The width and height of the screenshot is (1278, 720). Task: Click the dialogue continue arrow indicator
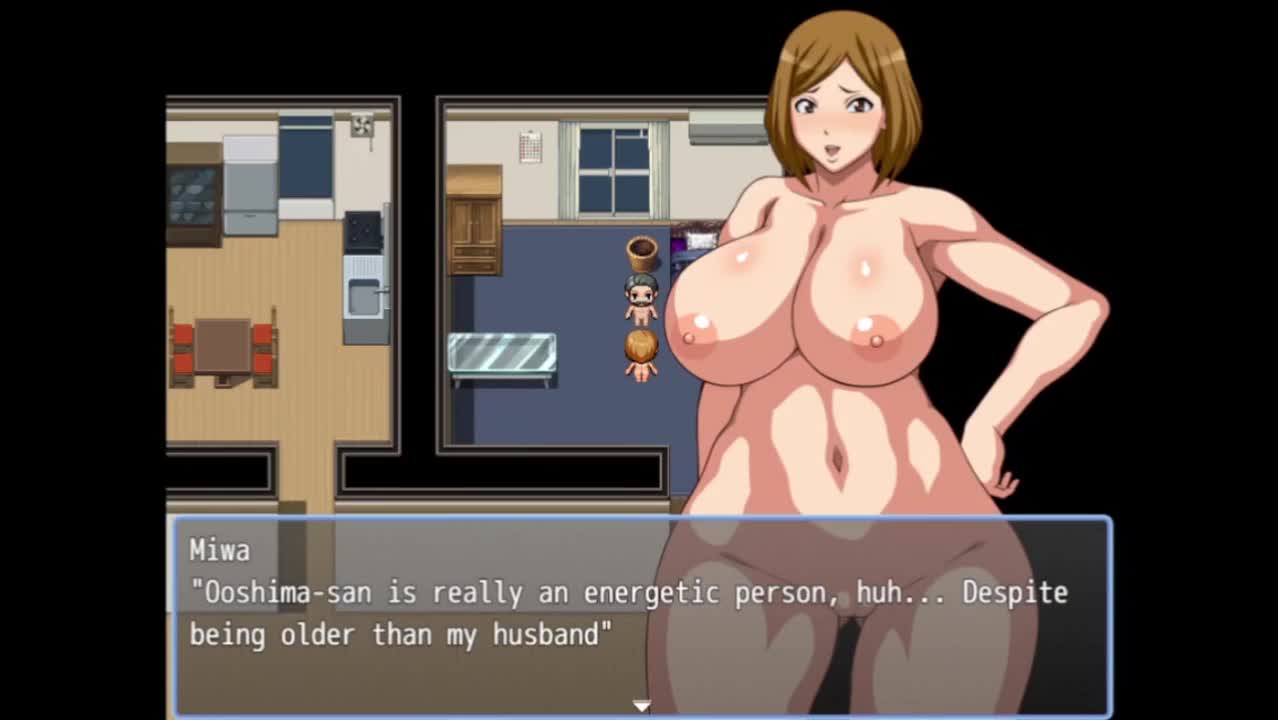coord(641,706)
